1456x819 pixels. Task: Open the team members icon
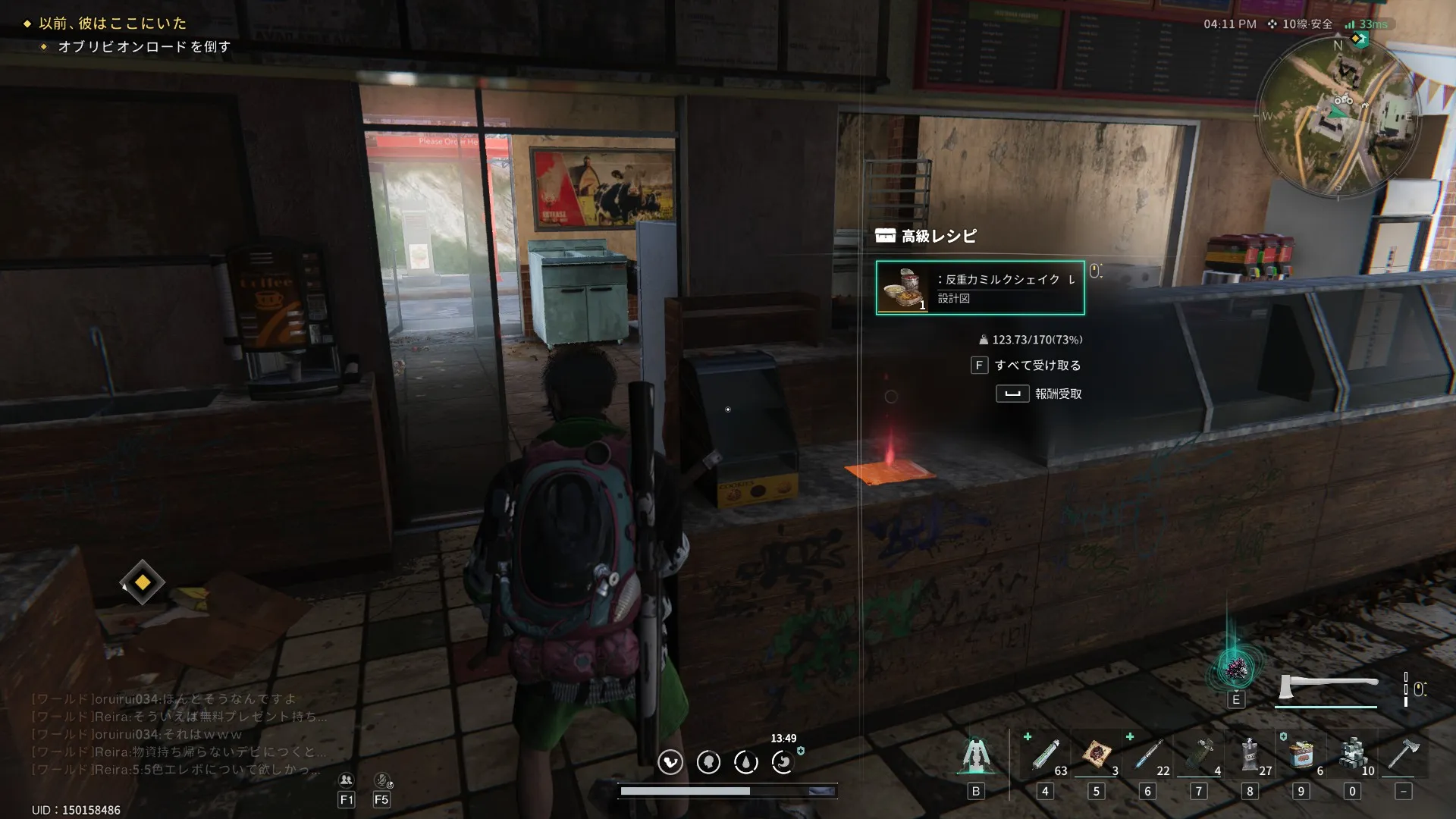point(346,780)
